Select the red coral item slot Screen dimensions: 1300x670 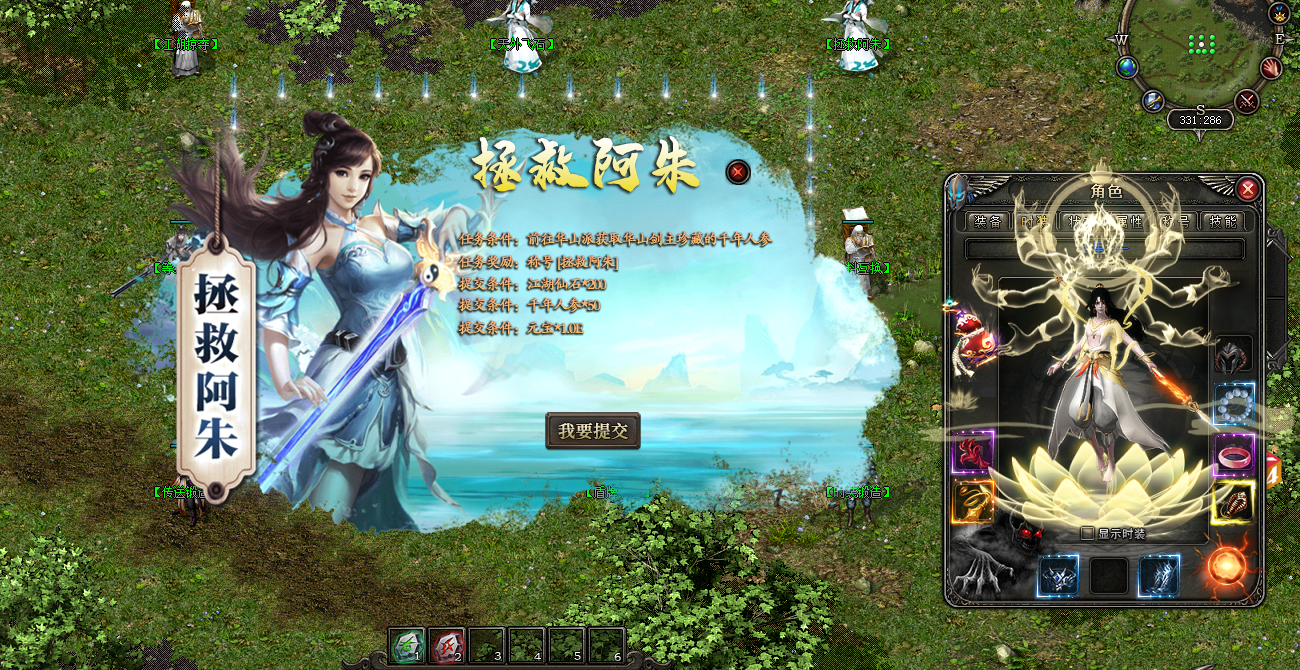point(973,452)
